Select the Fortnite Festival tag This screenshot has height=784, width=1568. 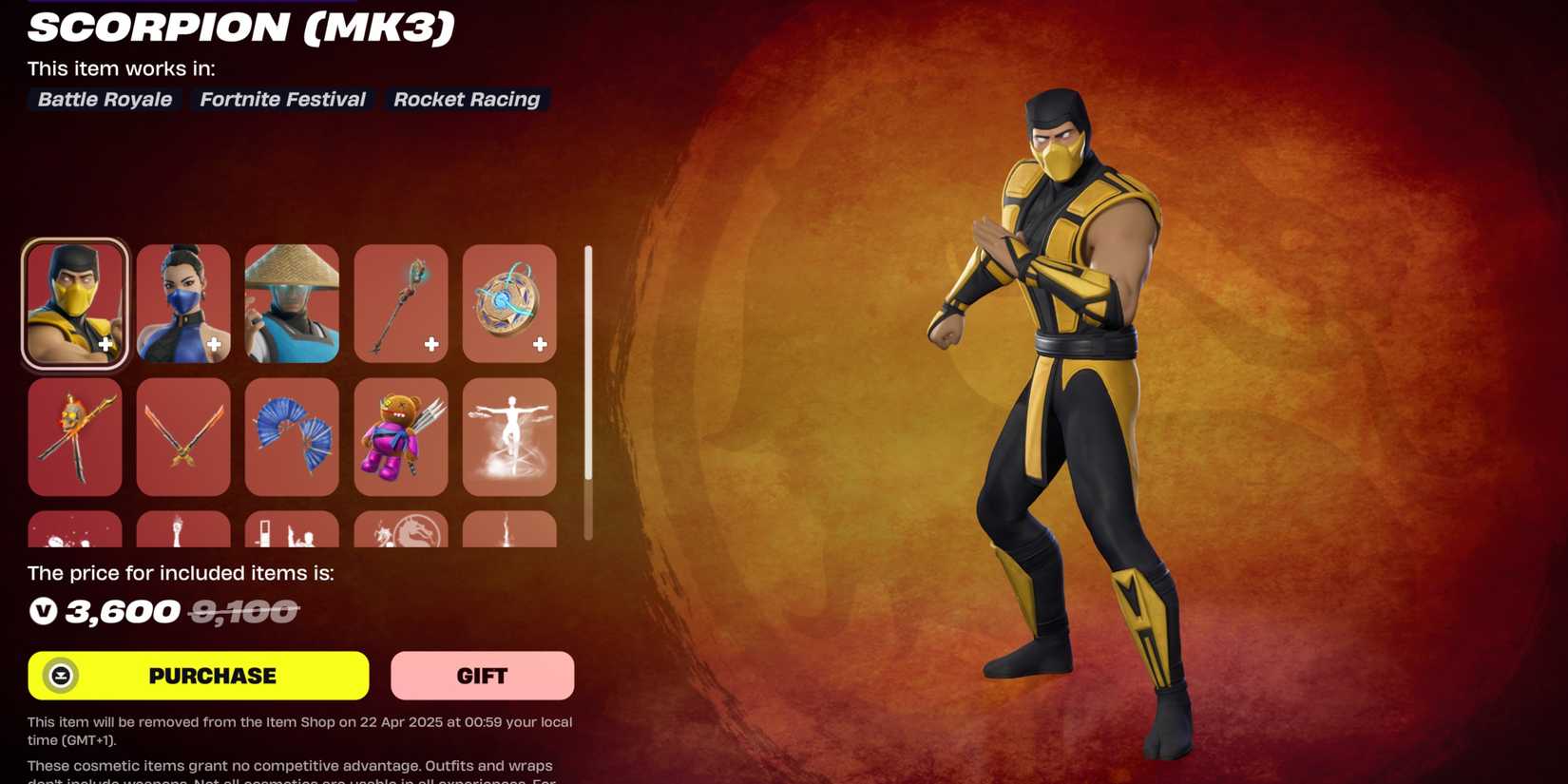(x=281, y=99)
